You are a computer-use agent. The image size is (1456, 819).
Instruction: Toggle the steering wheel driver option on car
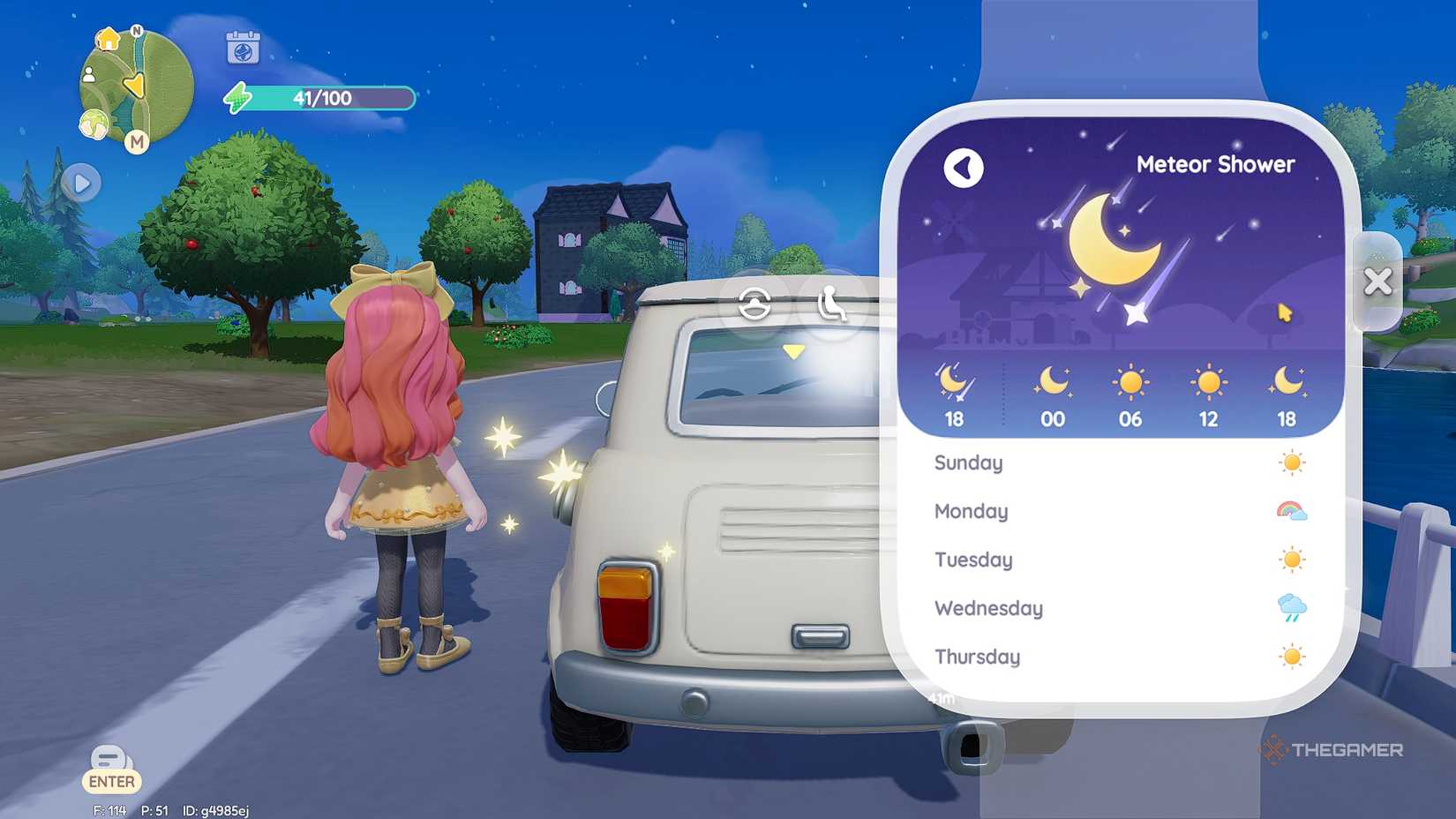pos(755,304)
